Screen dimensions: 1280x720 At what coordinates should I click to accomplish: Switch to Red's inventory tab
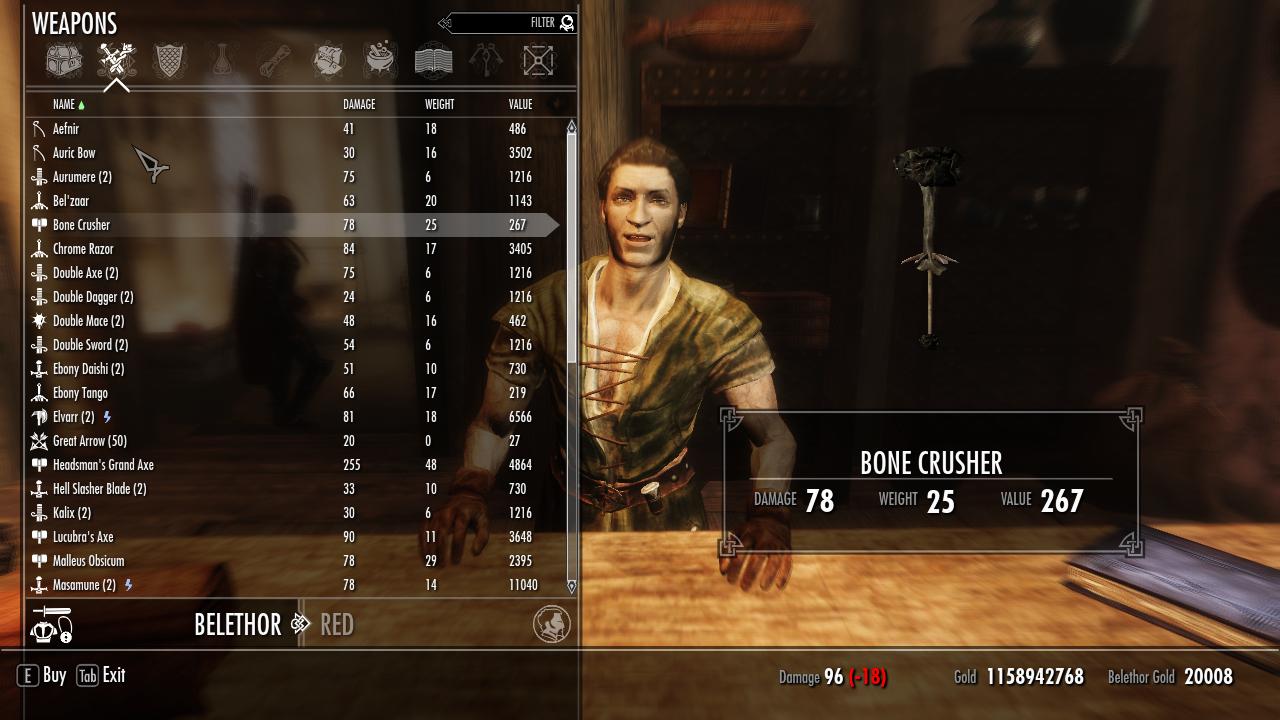coord(337,625)
